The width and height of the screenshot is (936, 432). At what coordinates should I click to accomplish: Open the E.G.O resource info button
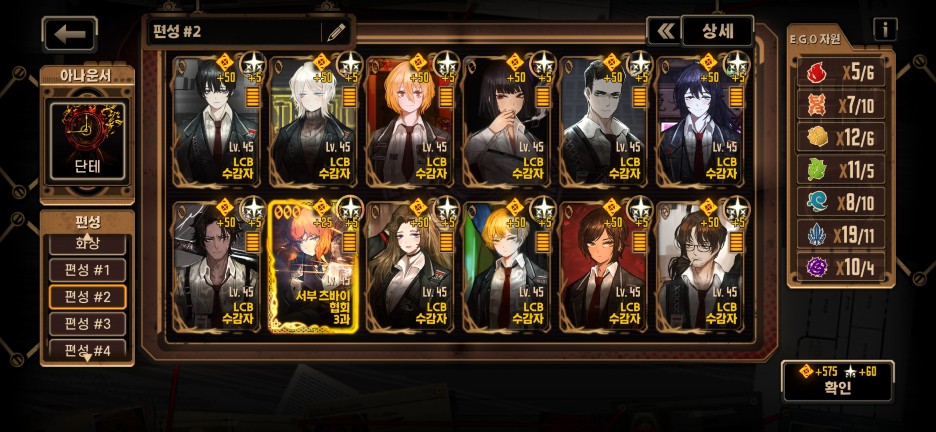tap(884, 29)
